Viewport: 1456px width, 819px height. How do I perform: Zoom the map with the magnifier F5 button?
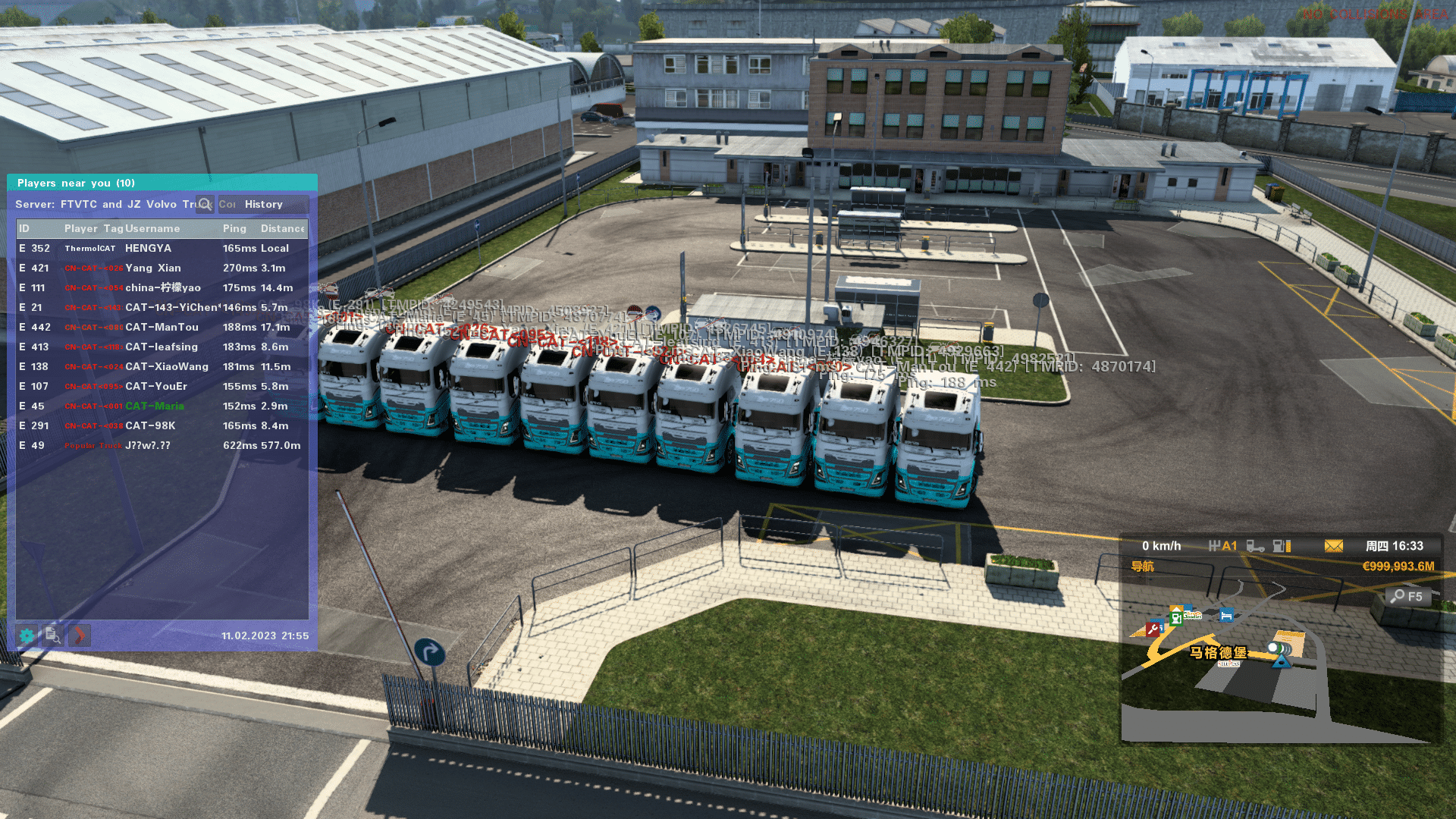1408,597
